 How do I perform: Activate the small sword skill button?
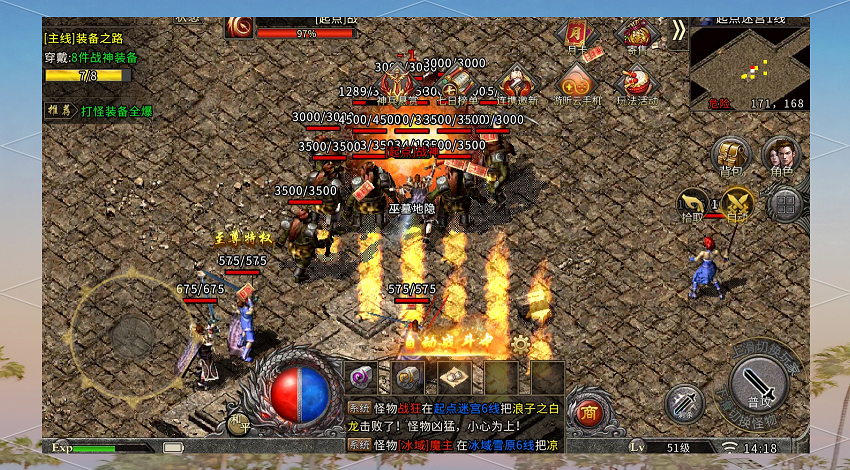click(685, 402)
